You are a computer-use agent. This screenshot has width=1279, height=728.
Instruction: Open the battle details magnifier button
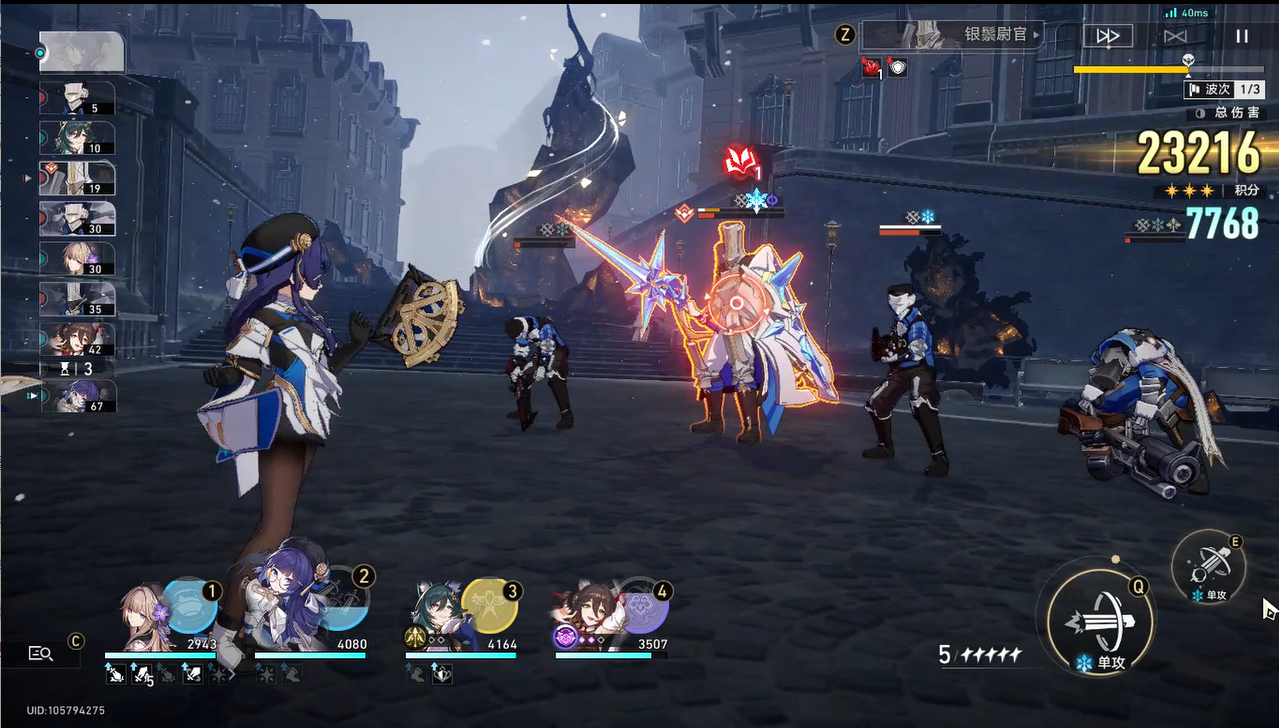pyautogui.click(x=41, y=653)
